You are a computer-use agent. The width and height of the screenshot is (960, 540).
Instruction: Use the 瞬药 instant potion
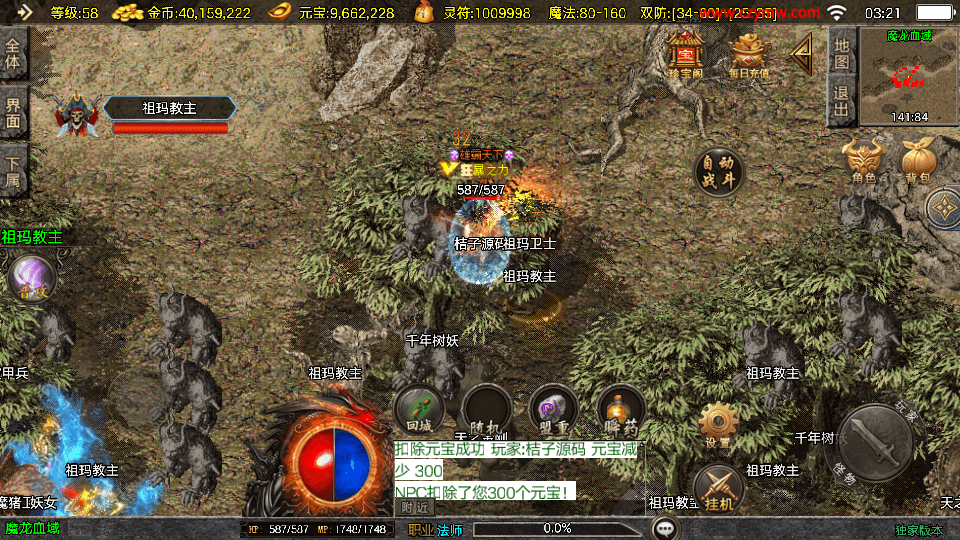click(620, 410)
